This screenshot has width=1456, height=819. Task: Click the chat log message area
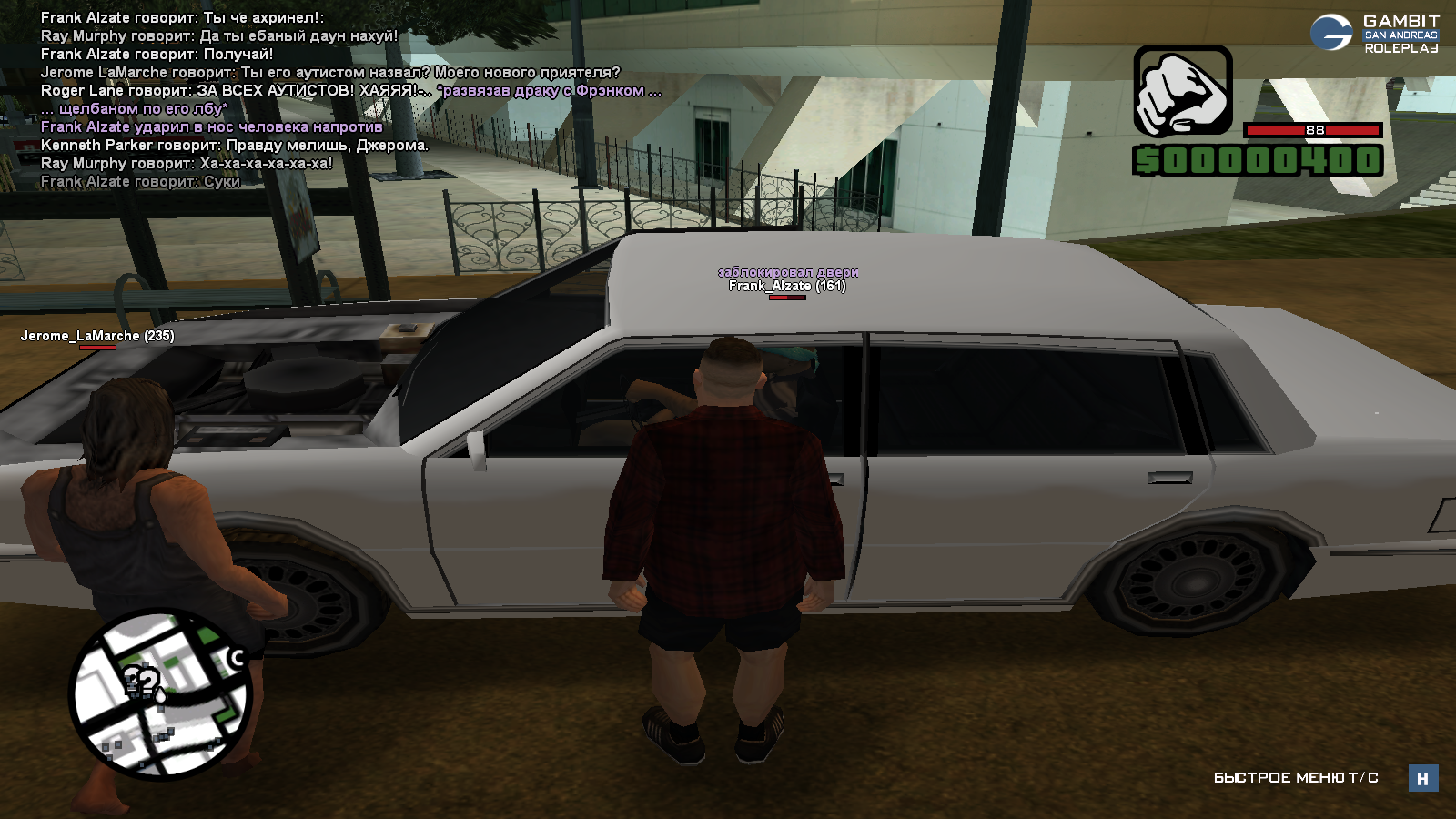pyautogui.click(x=350, y=99)
